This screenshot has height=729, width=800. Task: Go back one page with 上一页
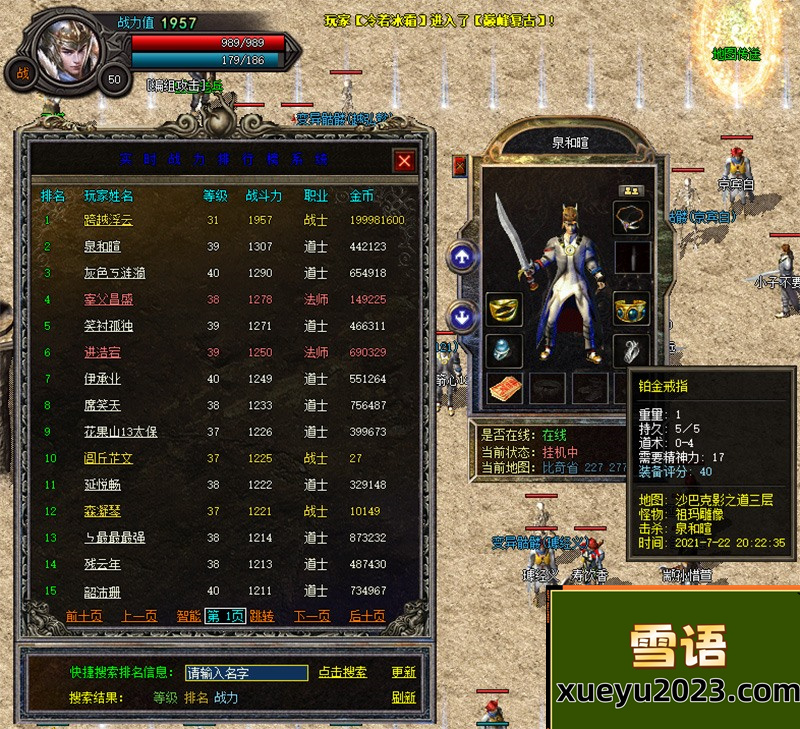[x=140, y=616]
